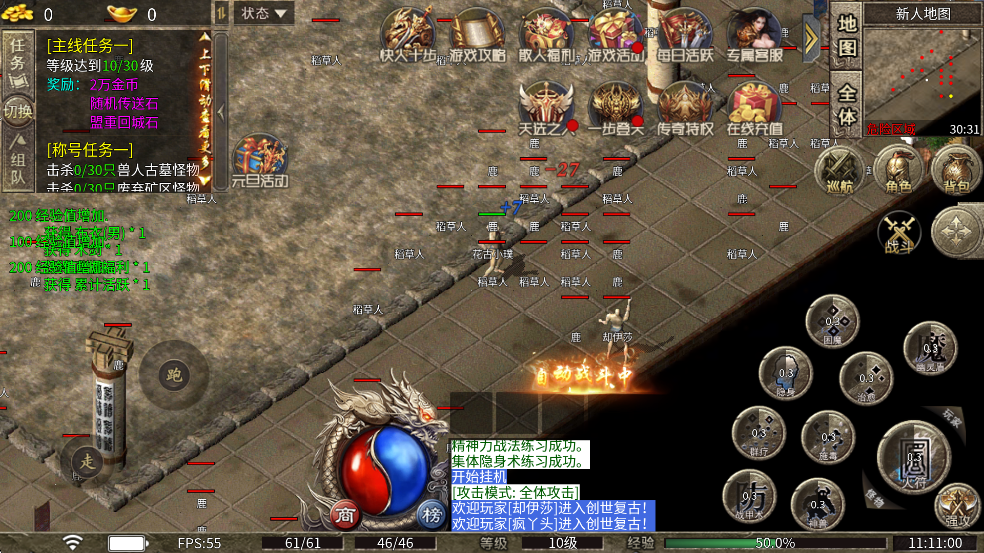This screenshot has height=553, width=984.
Task: Open the 游戏攻略 game guide scroll
Action: 477,37
